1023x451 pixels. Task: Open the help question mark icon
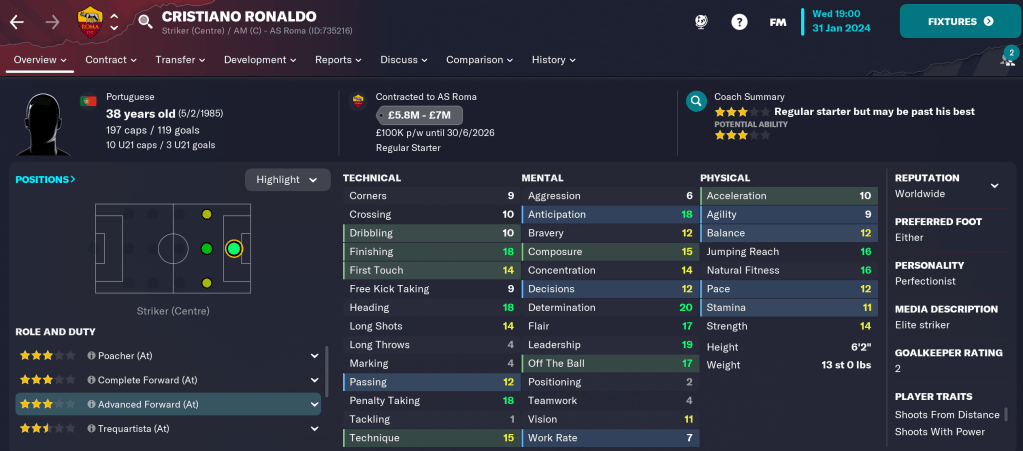pos(739,21)
